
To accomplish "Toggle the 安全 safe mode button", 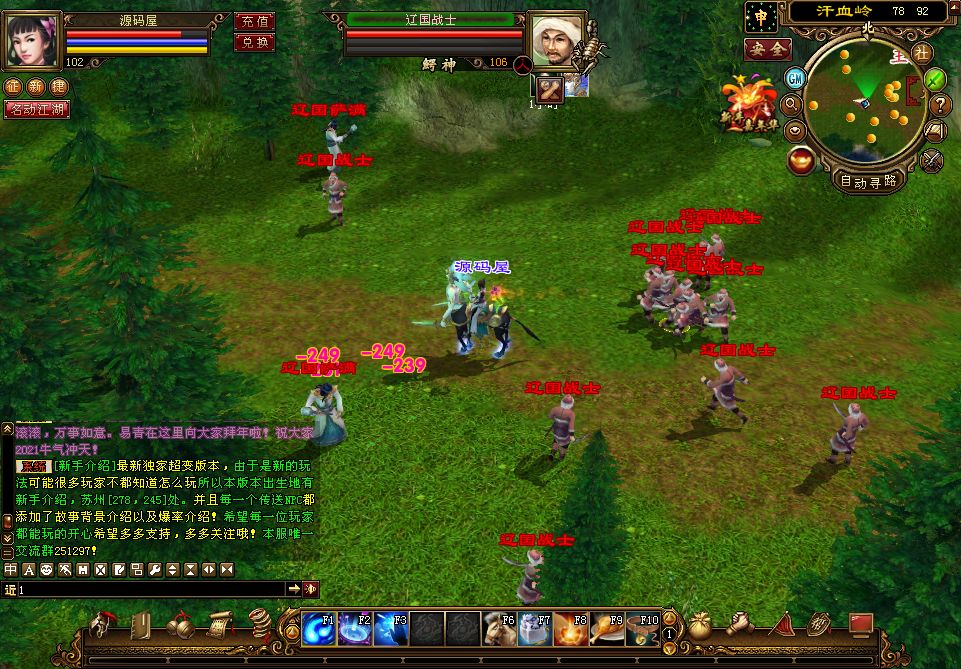I will [x=768, y=49].
